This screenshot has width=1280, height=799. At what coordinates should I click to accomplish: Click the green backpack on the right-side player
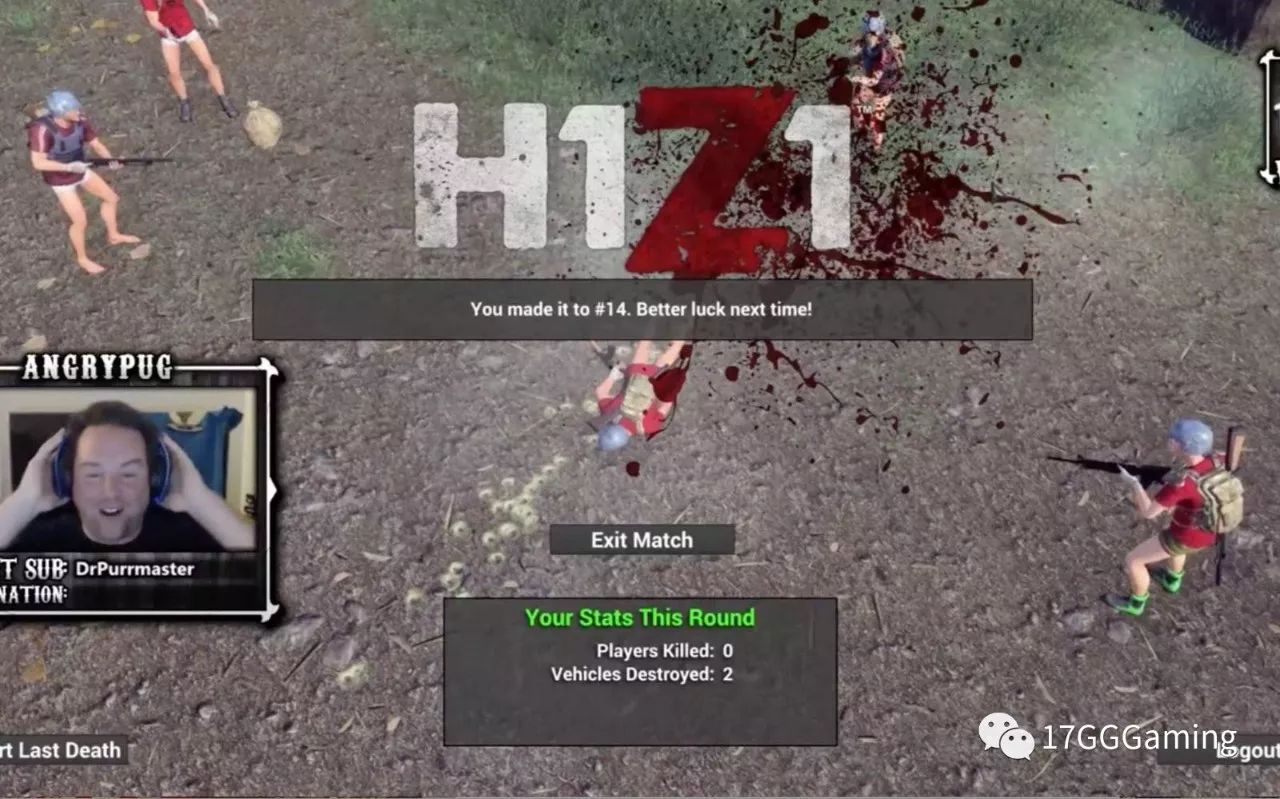click(1225, 500)
